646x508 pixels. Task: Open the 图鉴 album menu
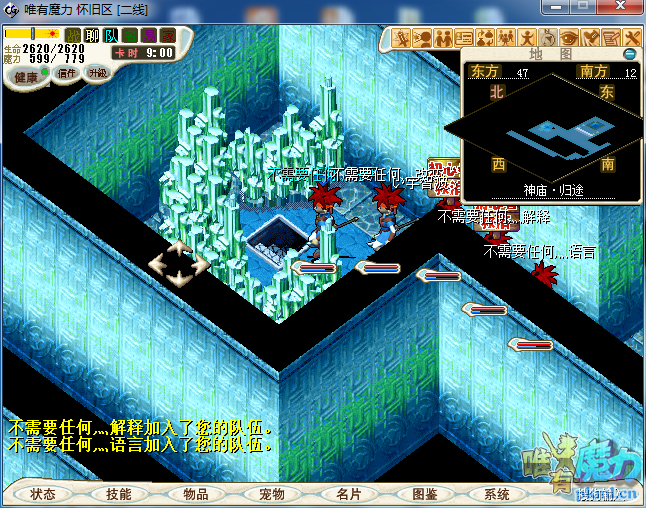point(423,494)
